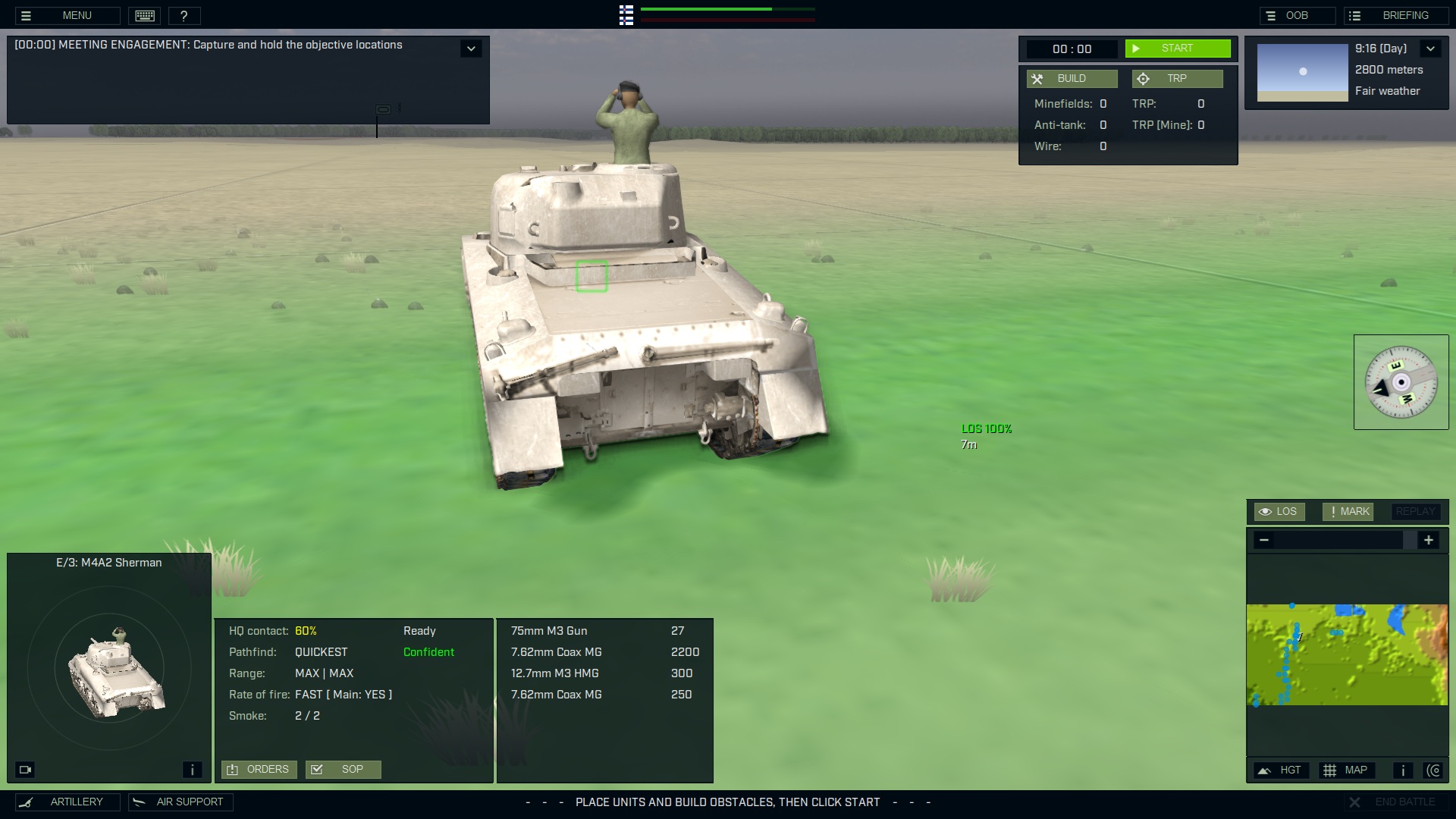Enable the MARK mode above the minimap

pos(1347,511)
